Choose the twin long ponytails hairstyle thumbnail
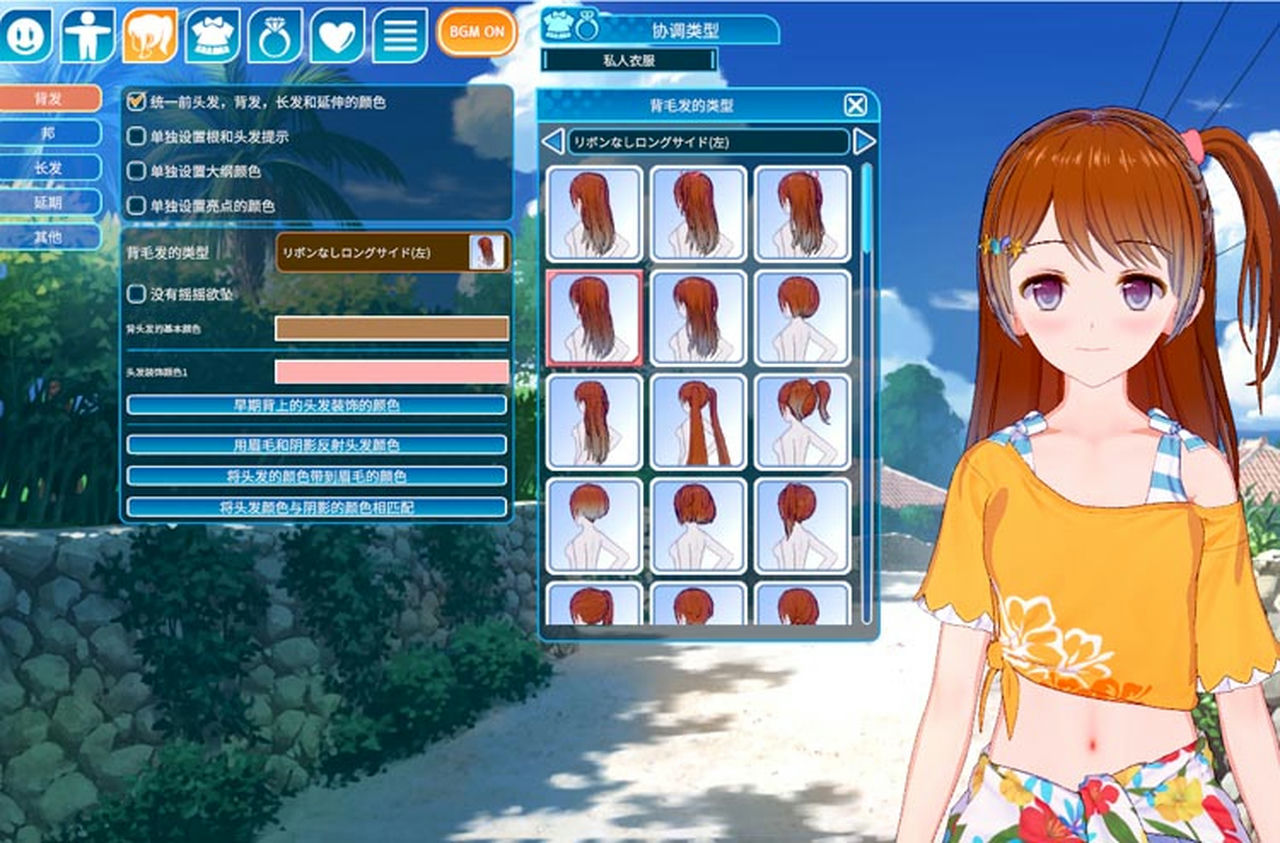1280x843 pixels. tap(698, 421)
